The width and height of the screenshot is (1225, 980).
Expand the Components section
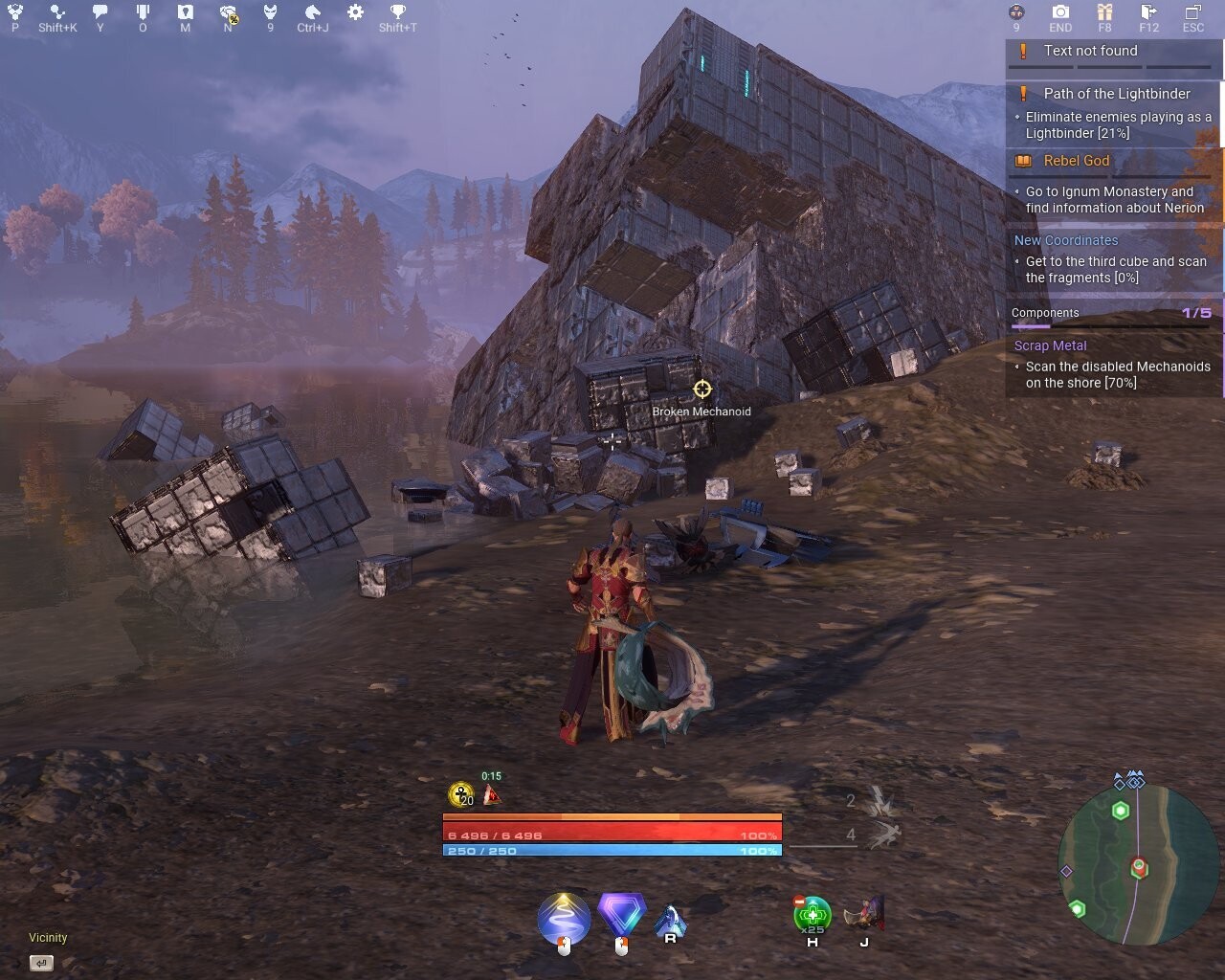[x=1045, y=313]
